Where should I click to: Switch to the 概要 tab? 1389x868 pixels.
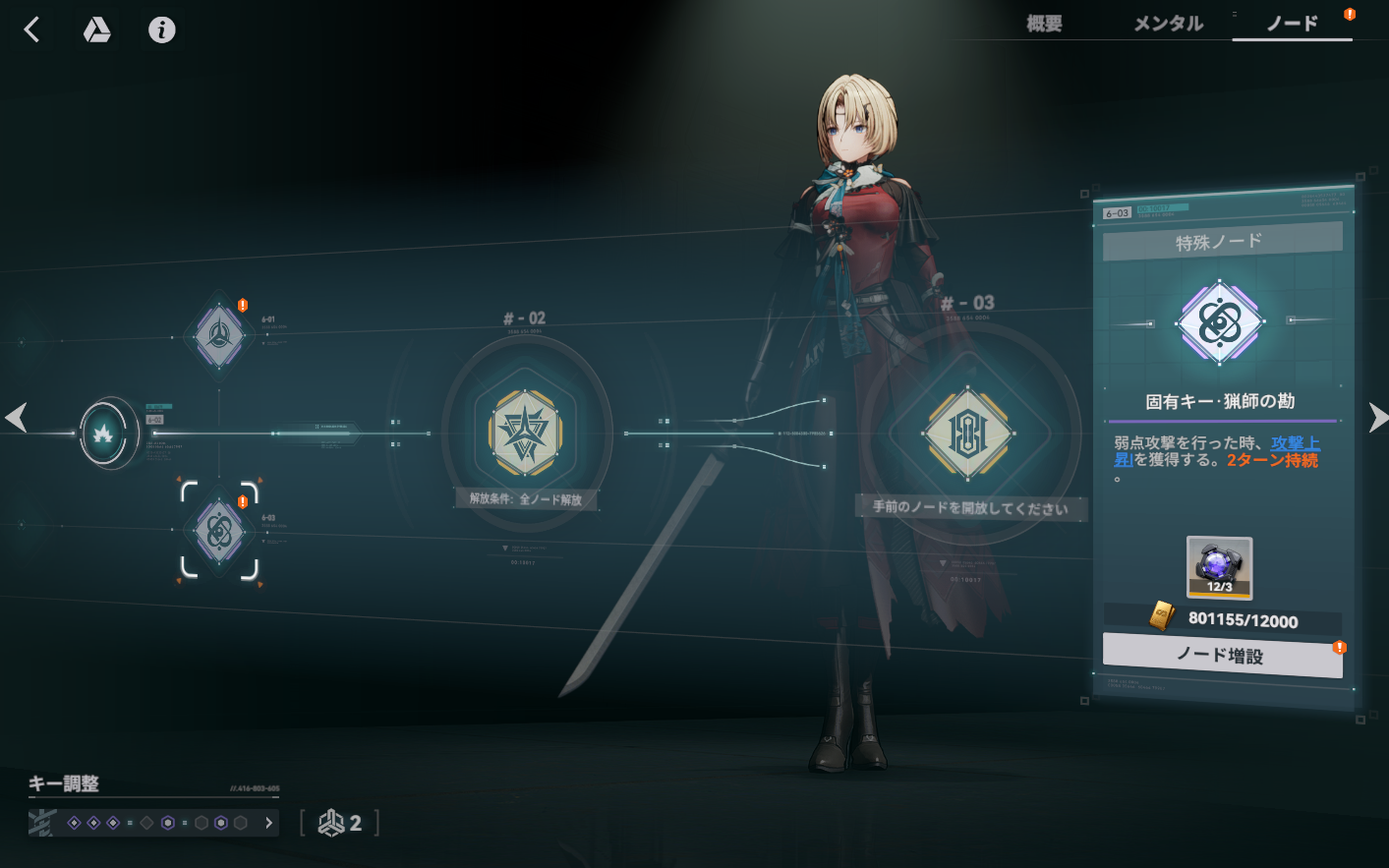[1044, 24]
